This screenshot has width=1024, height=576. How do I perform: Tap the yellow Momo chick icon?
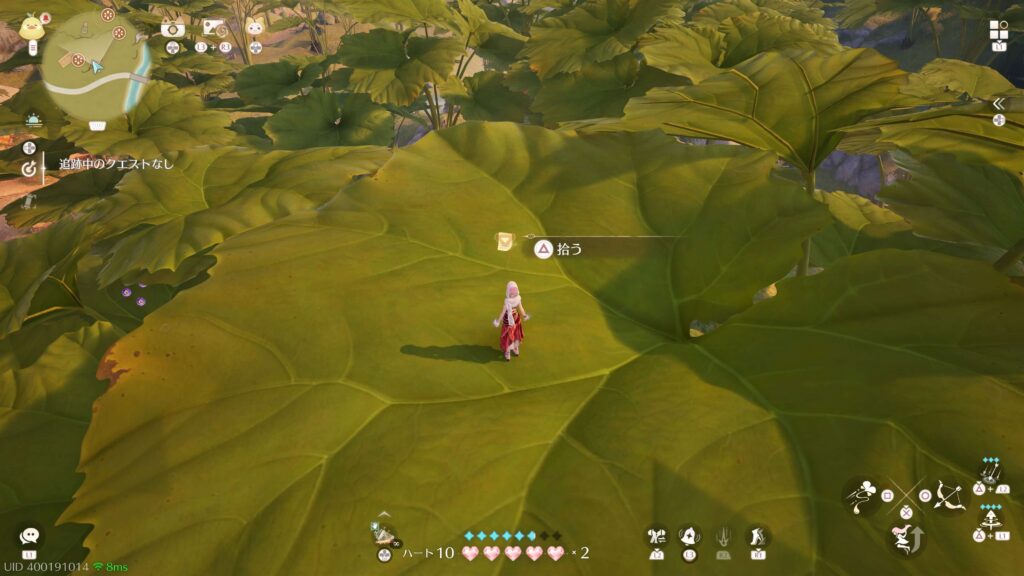pyautogui.click(x=32, y=27)
